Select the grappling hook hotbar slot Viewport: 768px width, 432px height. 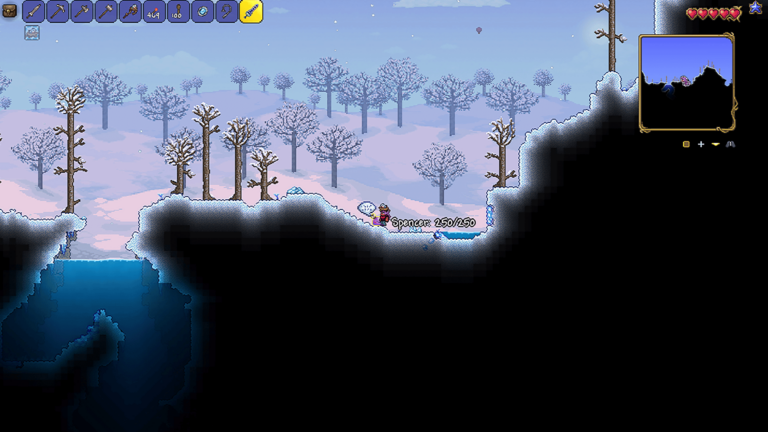pos(226,12)
